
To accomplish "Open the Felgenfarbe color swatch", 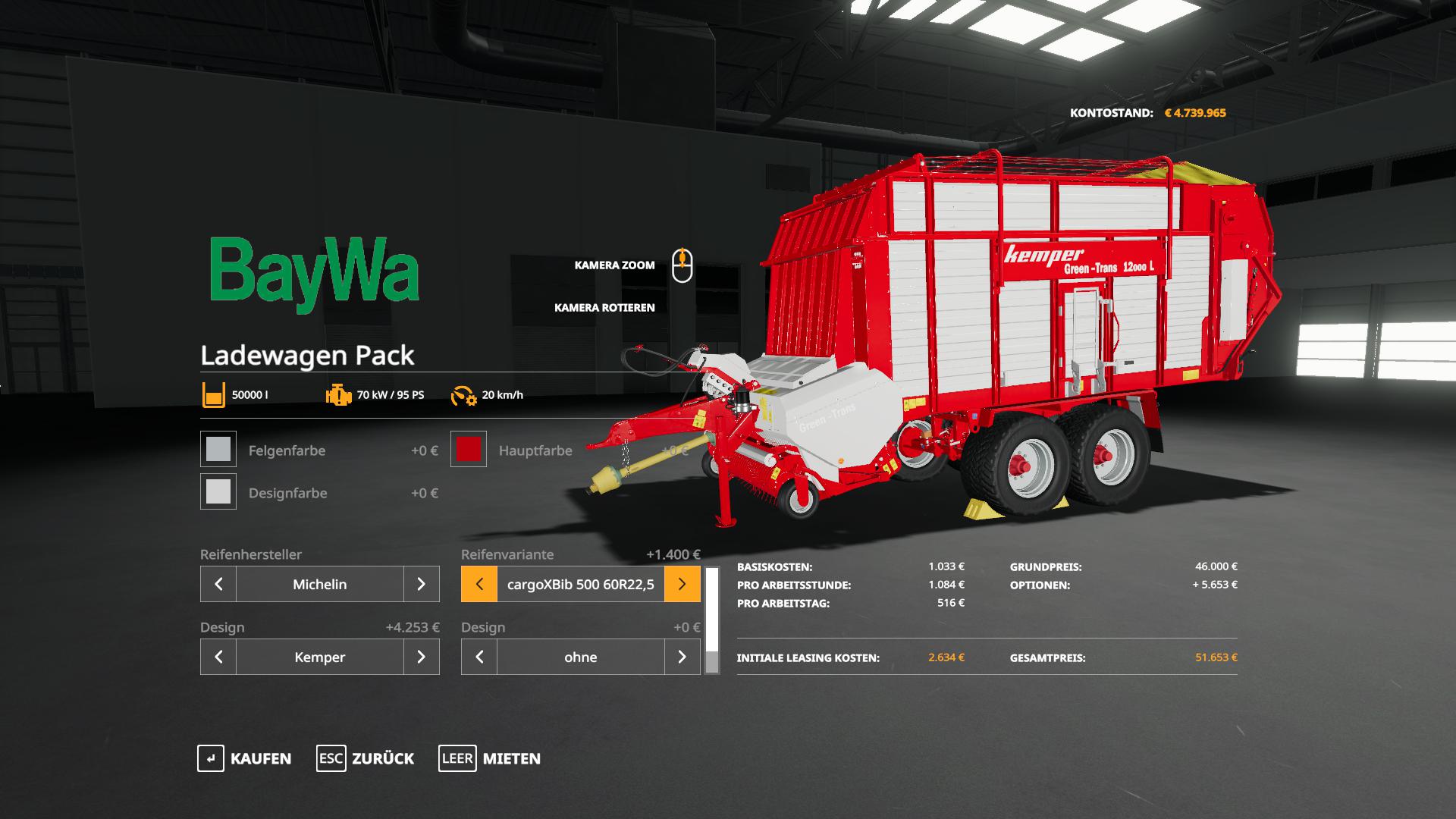I will click(218, 449).
